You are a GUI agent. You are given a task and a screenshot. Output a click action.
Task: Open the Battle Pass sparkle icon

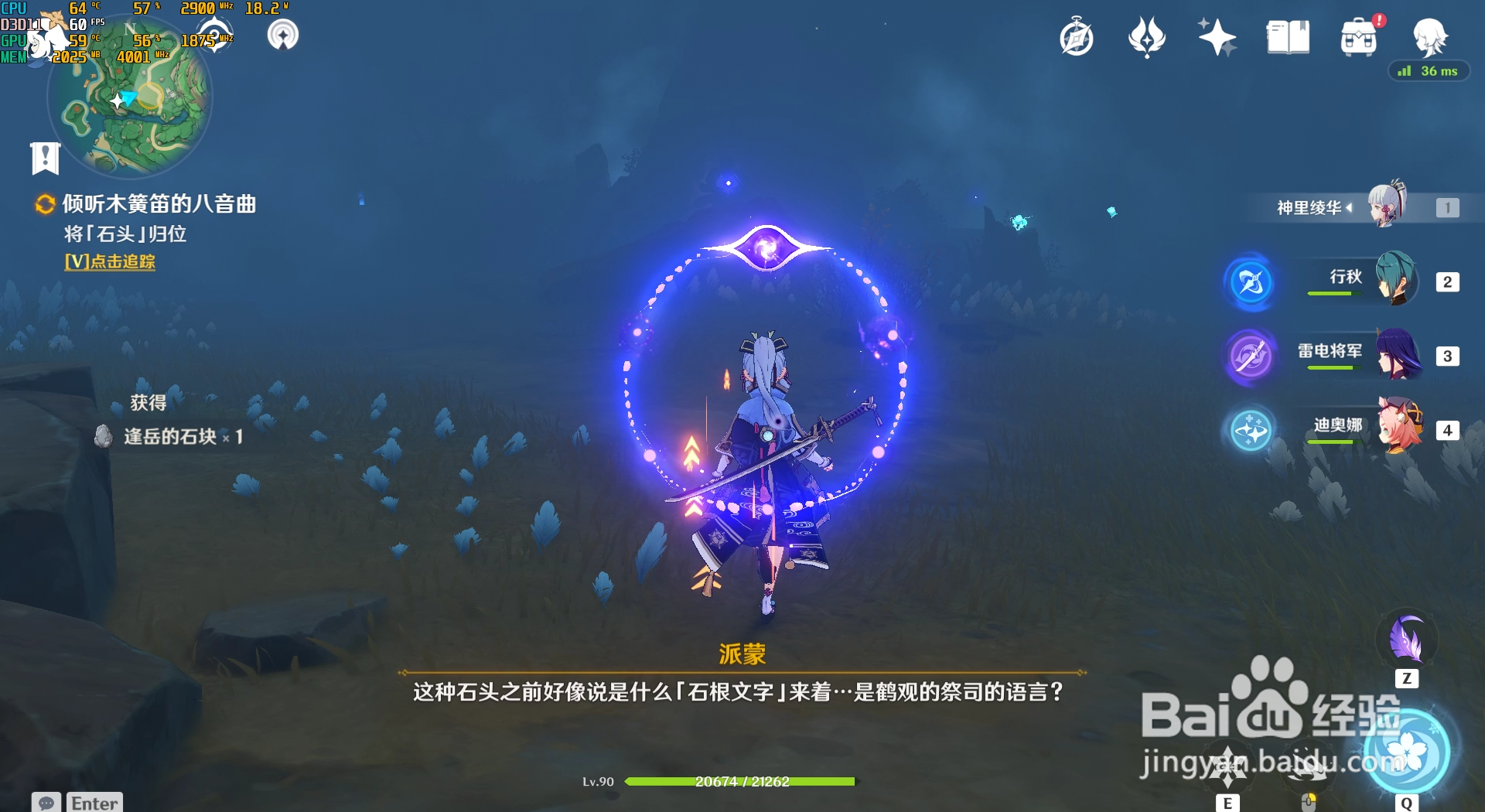click(x=1216, y=37)
